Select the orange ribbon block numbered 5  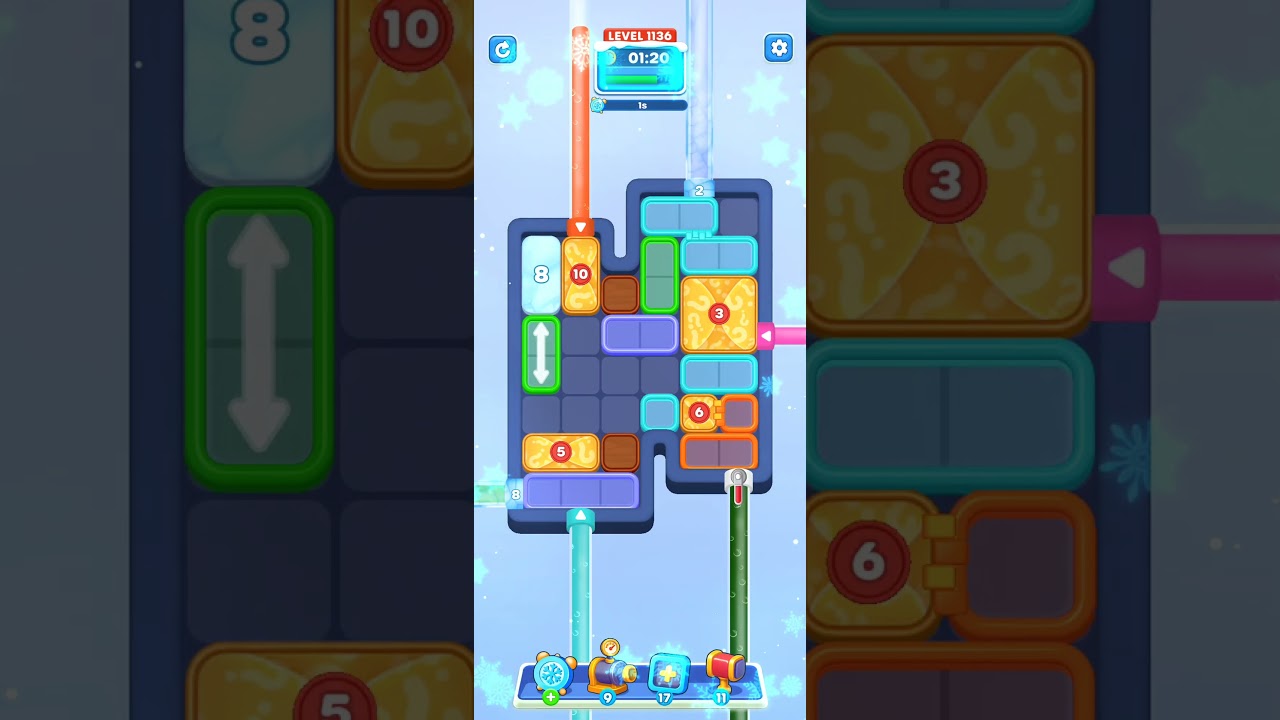(561, 452)
